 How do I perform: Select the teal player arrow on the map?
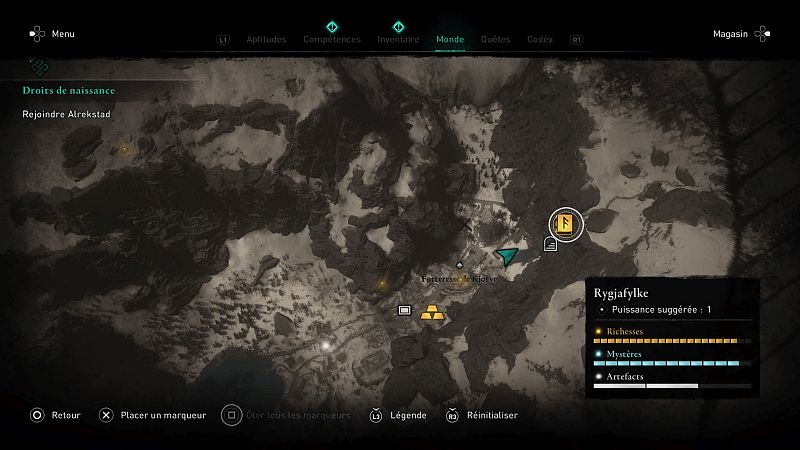click(x=509, y=256)
